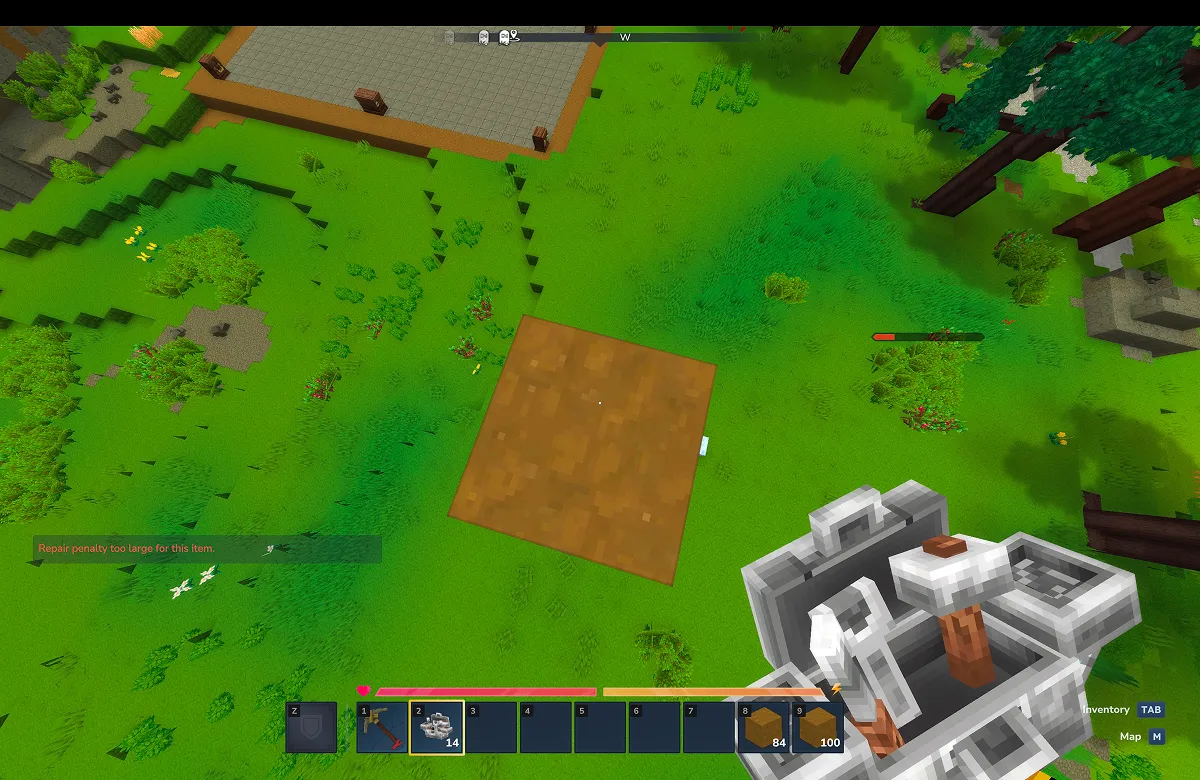Viewport: 1200px width, 780px height.
Task: Choose the dirt block stack of 84
Action: click(762, 727)
